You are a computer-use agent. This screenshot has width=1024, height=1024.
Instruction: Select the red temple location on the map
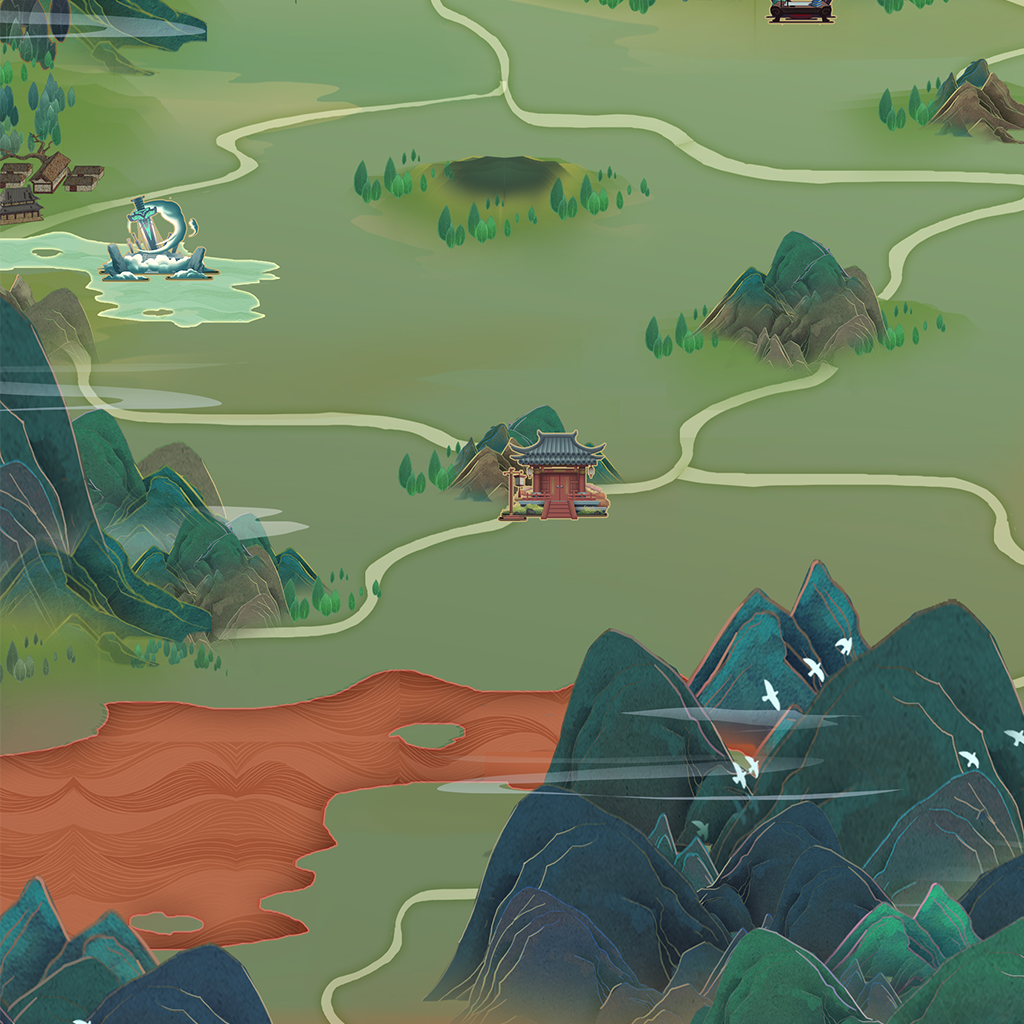point(557,477)
